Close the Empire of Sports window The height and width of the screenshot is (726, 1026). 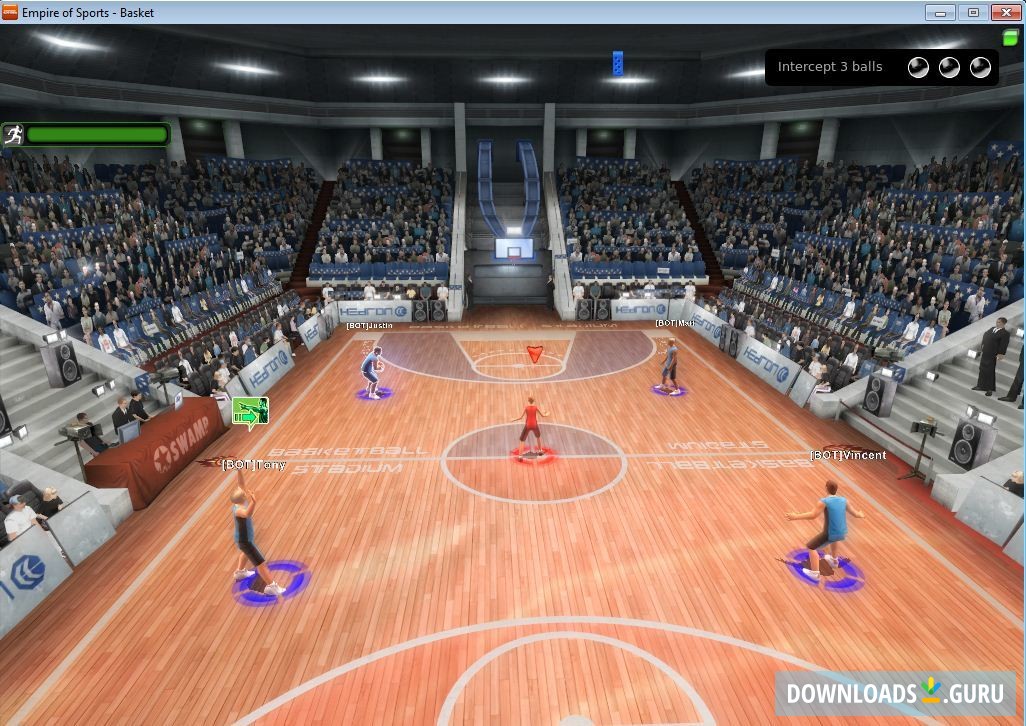click(1004, 12)
